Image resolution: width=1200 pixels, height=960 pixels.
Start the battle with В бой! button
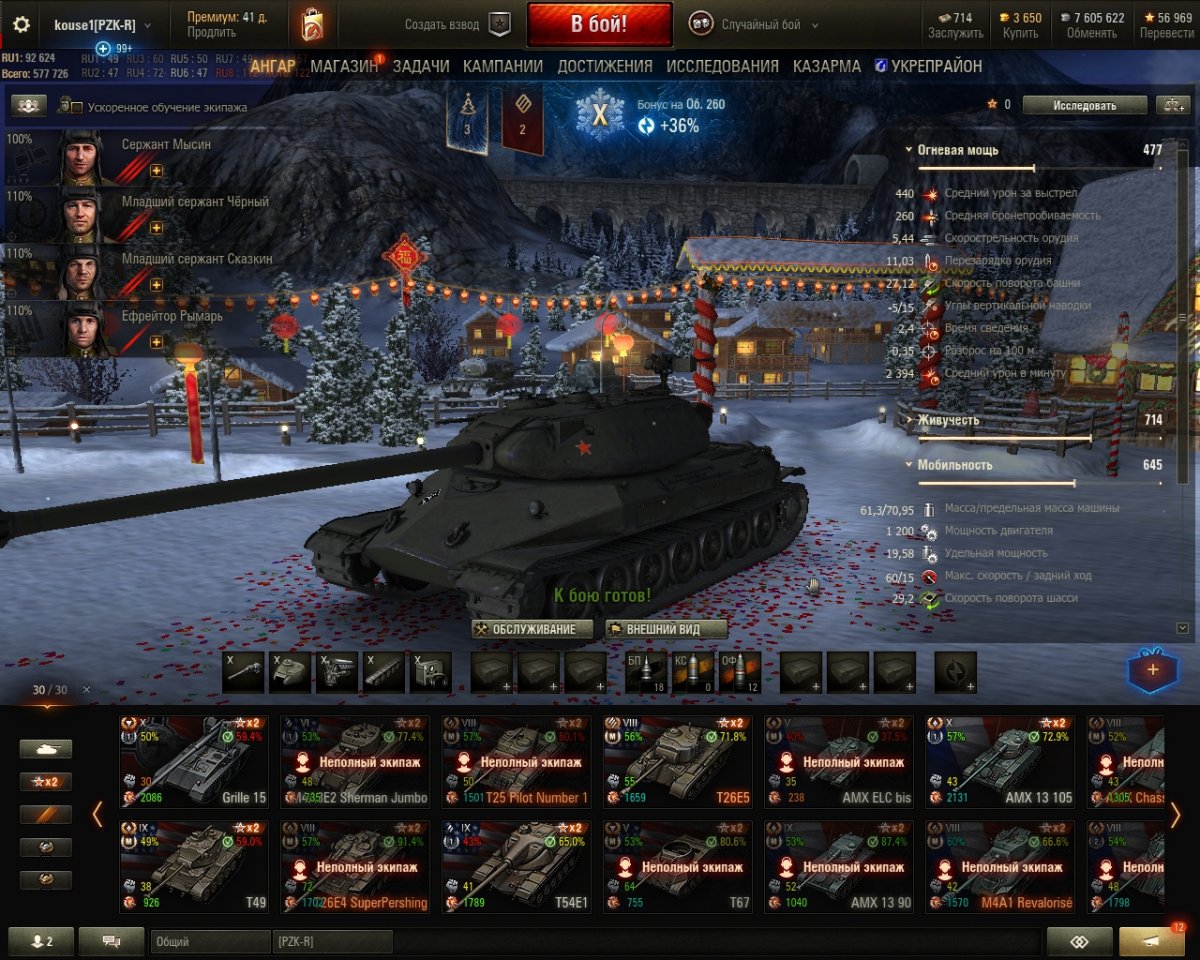coord(599,25)
